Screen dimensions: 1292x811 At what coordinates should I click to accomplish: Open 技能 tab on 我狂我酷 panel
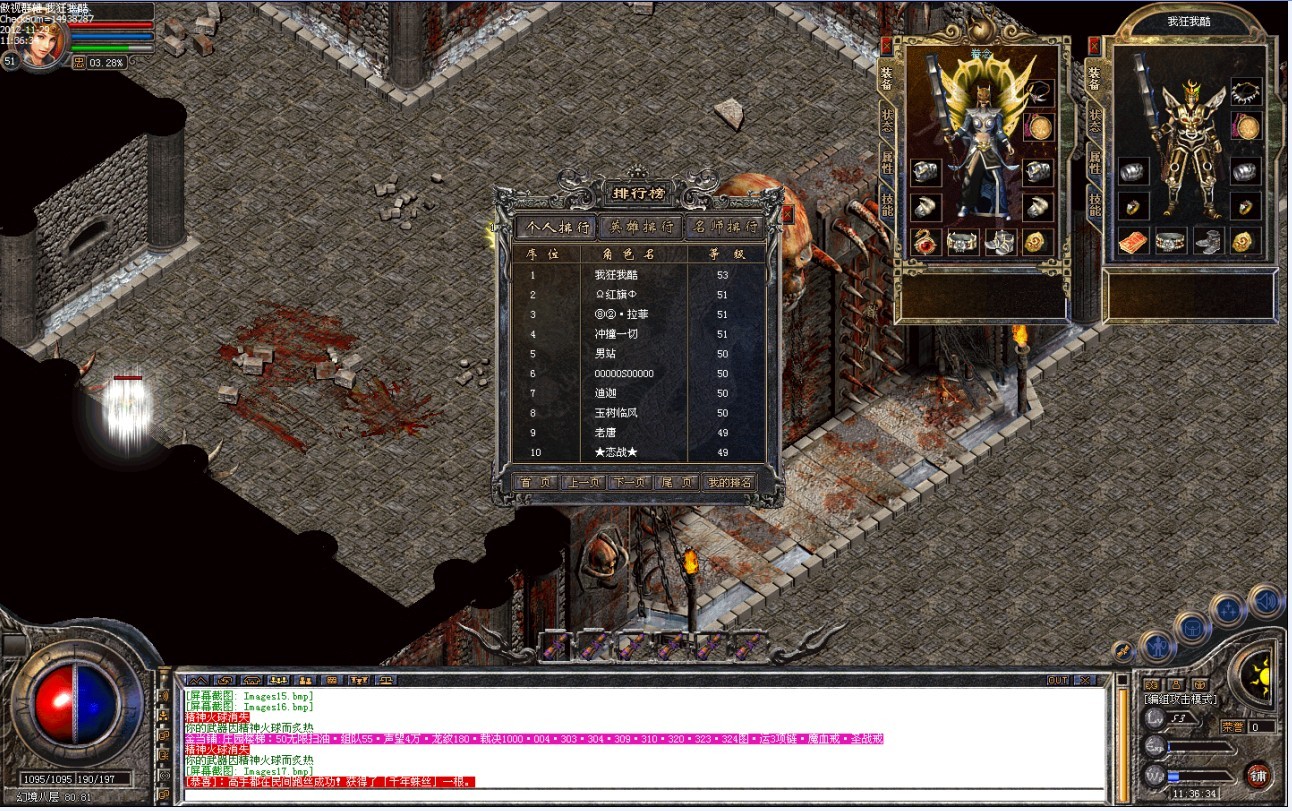[x=1095, y=204]
